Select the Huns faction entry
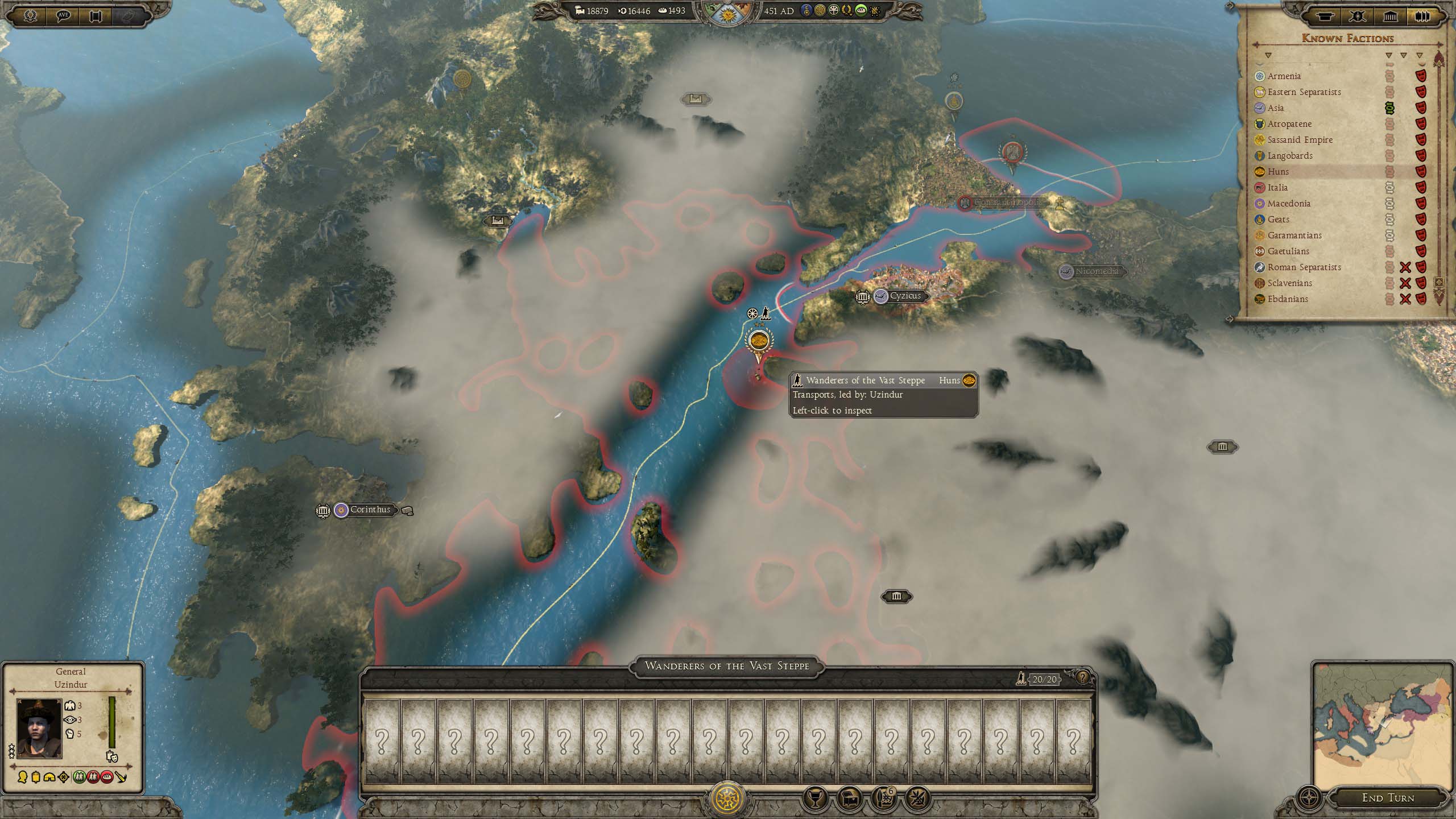Screen dimensions: 1456x819 1278,172
